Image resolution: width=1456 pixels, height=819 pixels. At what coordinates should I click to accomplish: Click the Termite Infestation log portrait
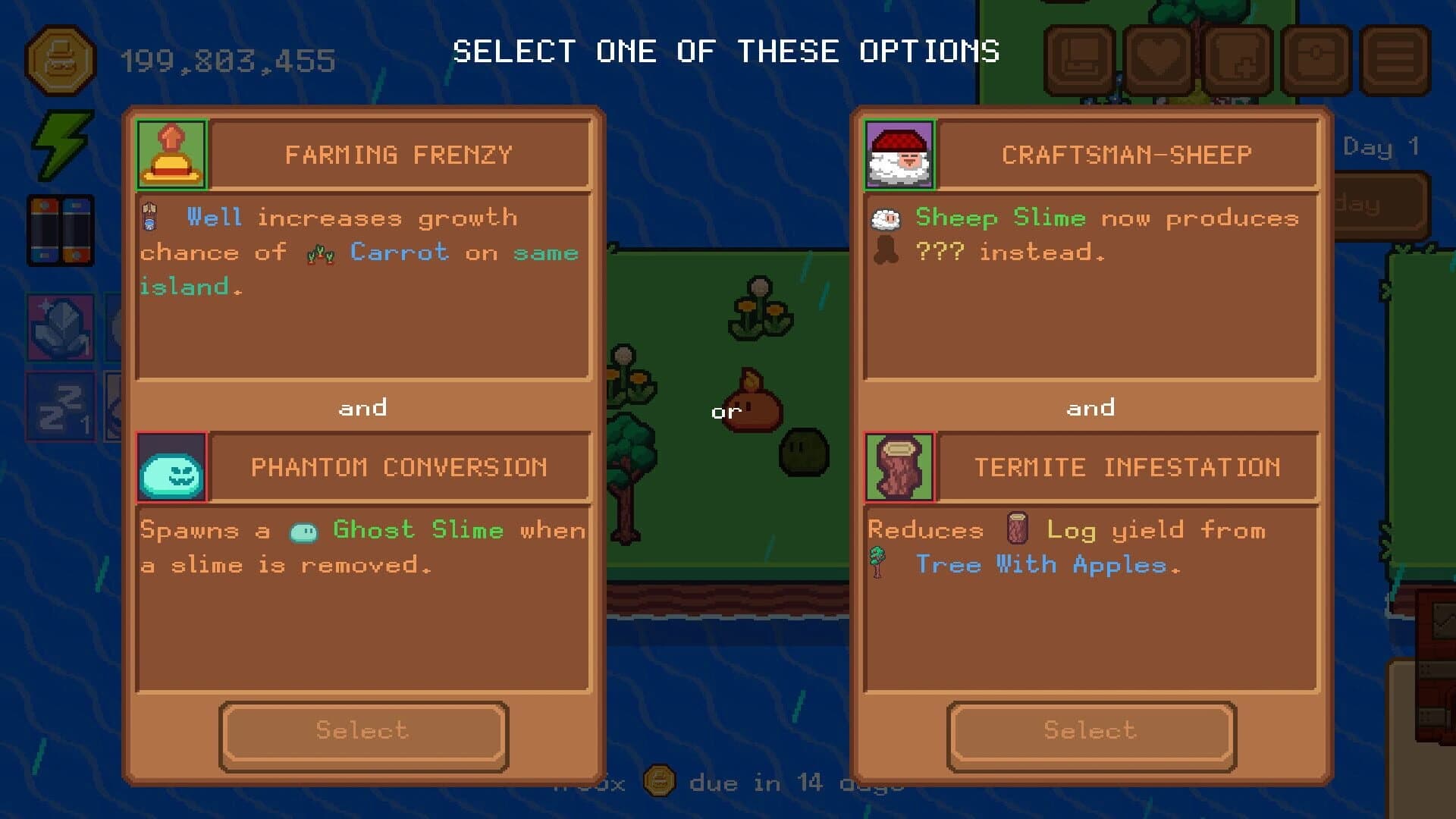pos(898,467)
